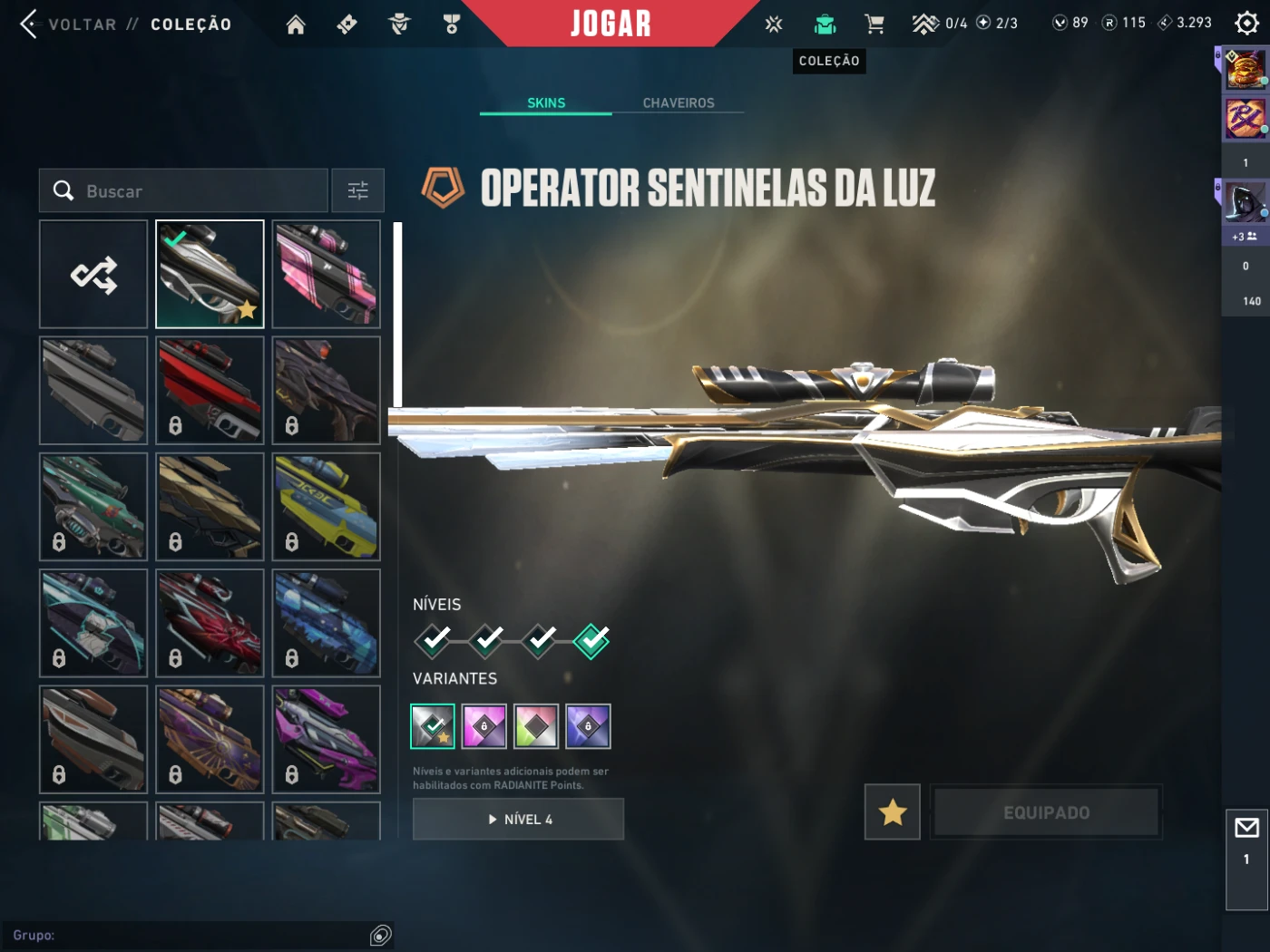
Task: Select the pink striped Operator skin
Action: 327,274
